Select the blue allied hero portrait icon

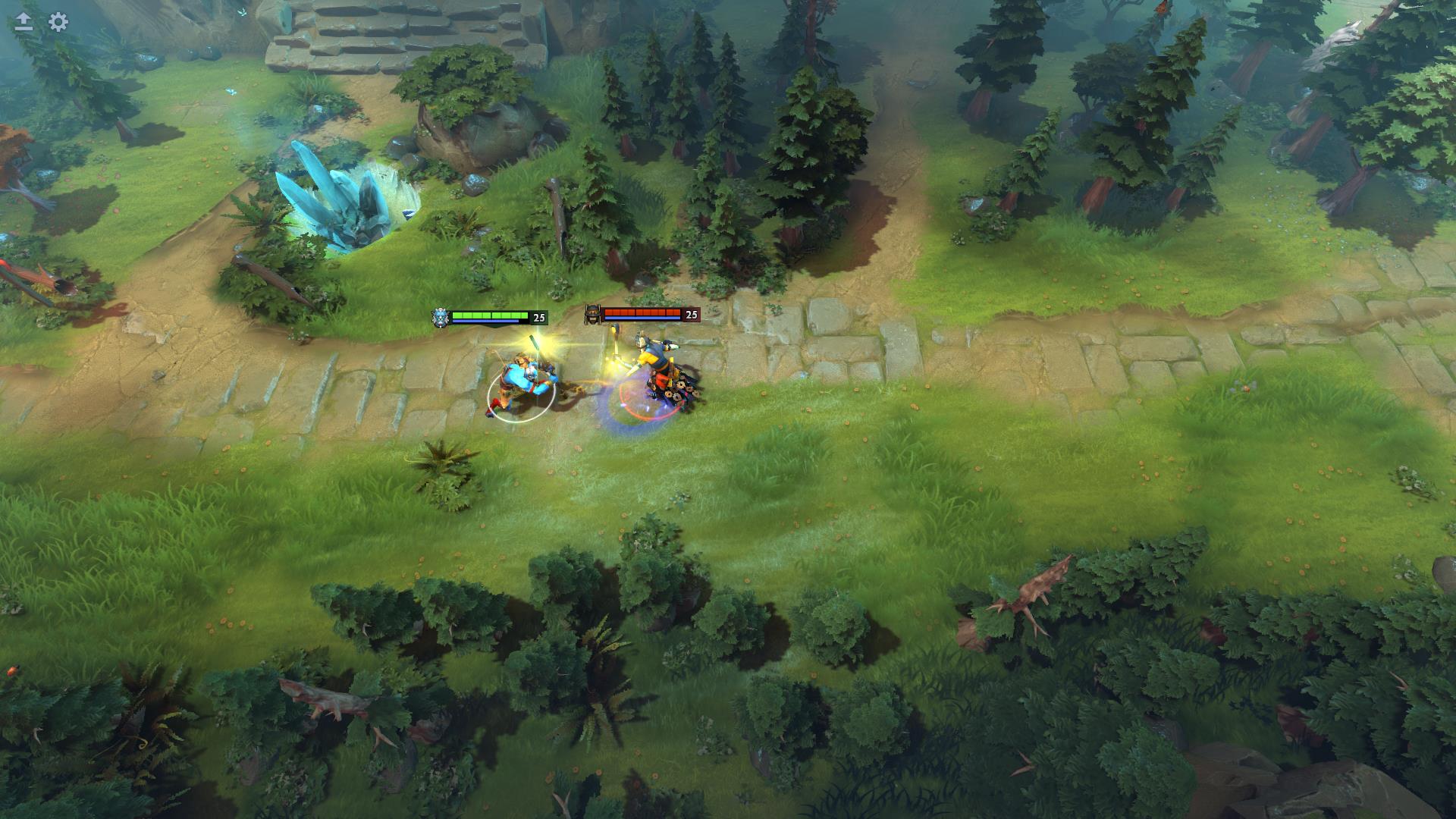tap(441, 315)
